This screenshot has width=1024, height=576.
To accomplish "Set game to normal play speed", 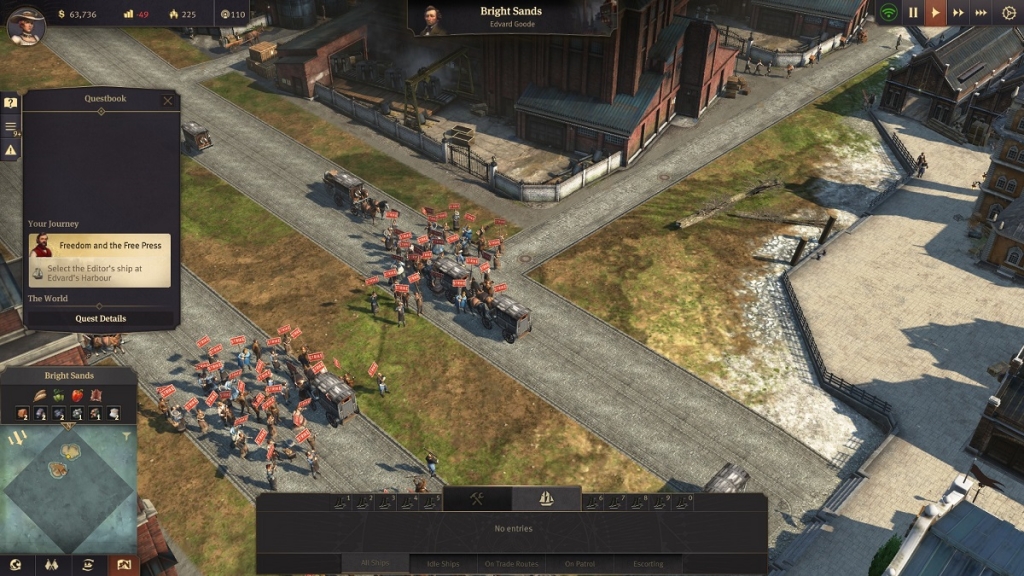I will [x=935, y=13].
